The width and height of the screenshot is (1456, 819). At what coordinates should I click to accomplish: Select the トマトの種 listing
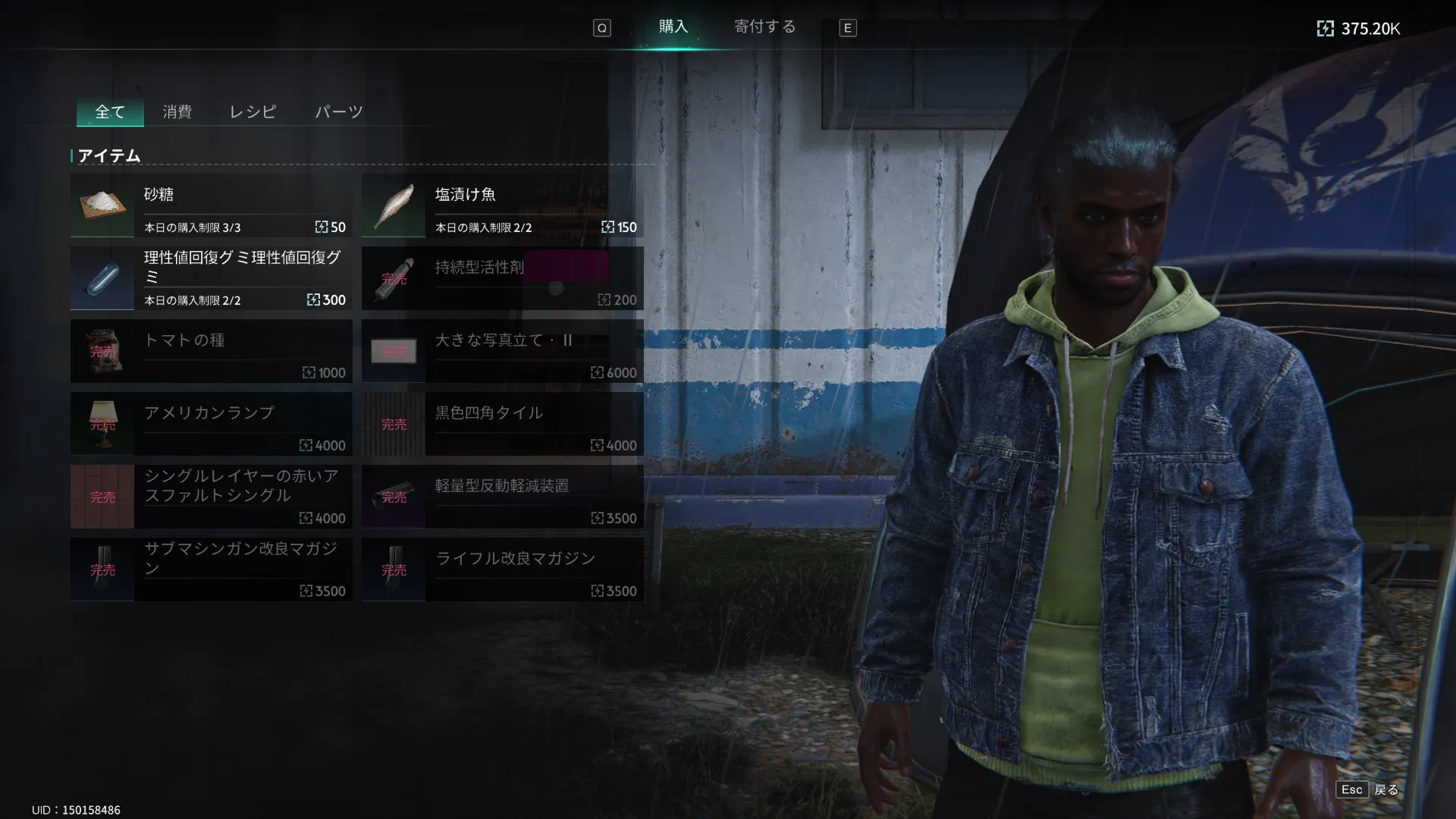(211, 351)
